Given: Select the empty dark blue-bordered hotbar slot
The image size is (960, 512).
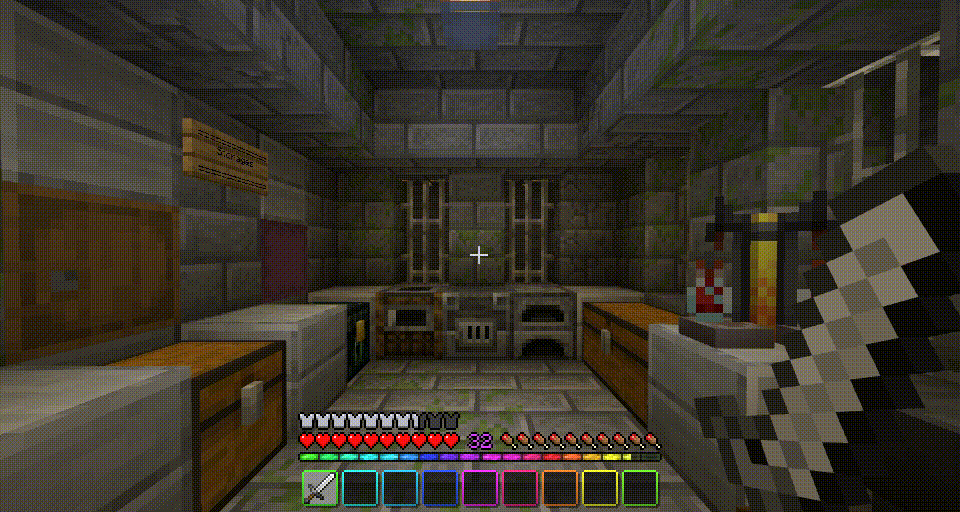Looking at the screenshot, I should click(x=440, y=489).
